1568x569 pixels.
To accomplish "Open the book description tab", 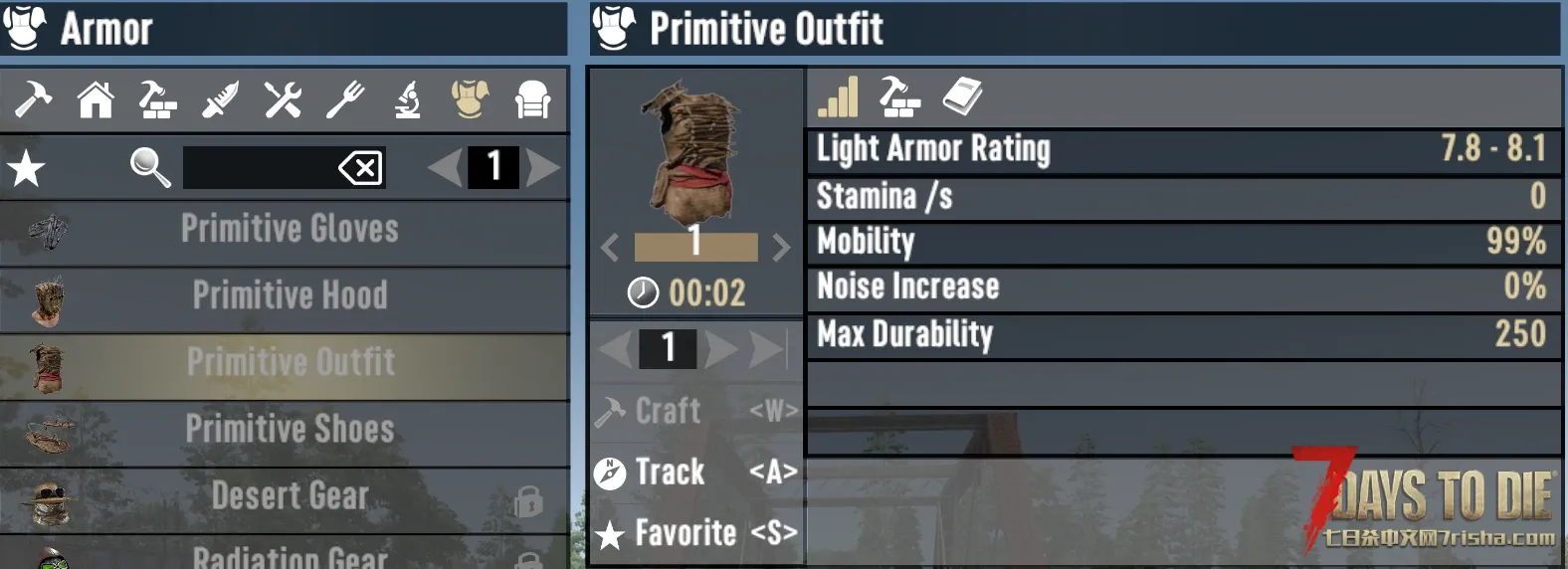I will tap(962, 96).
